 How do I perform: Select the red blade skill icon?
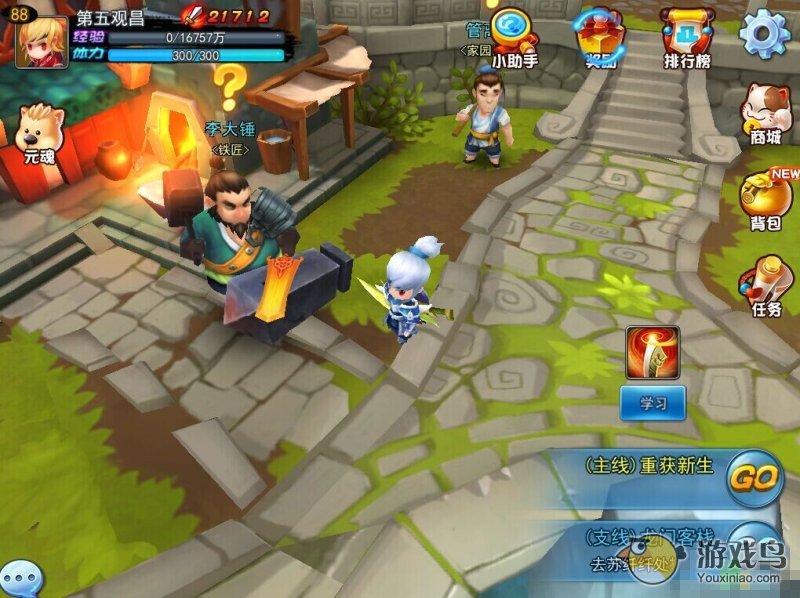(x=652, y=352)
